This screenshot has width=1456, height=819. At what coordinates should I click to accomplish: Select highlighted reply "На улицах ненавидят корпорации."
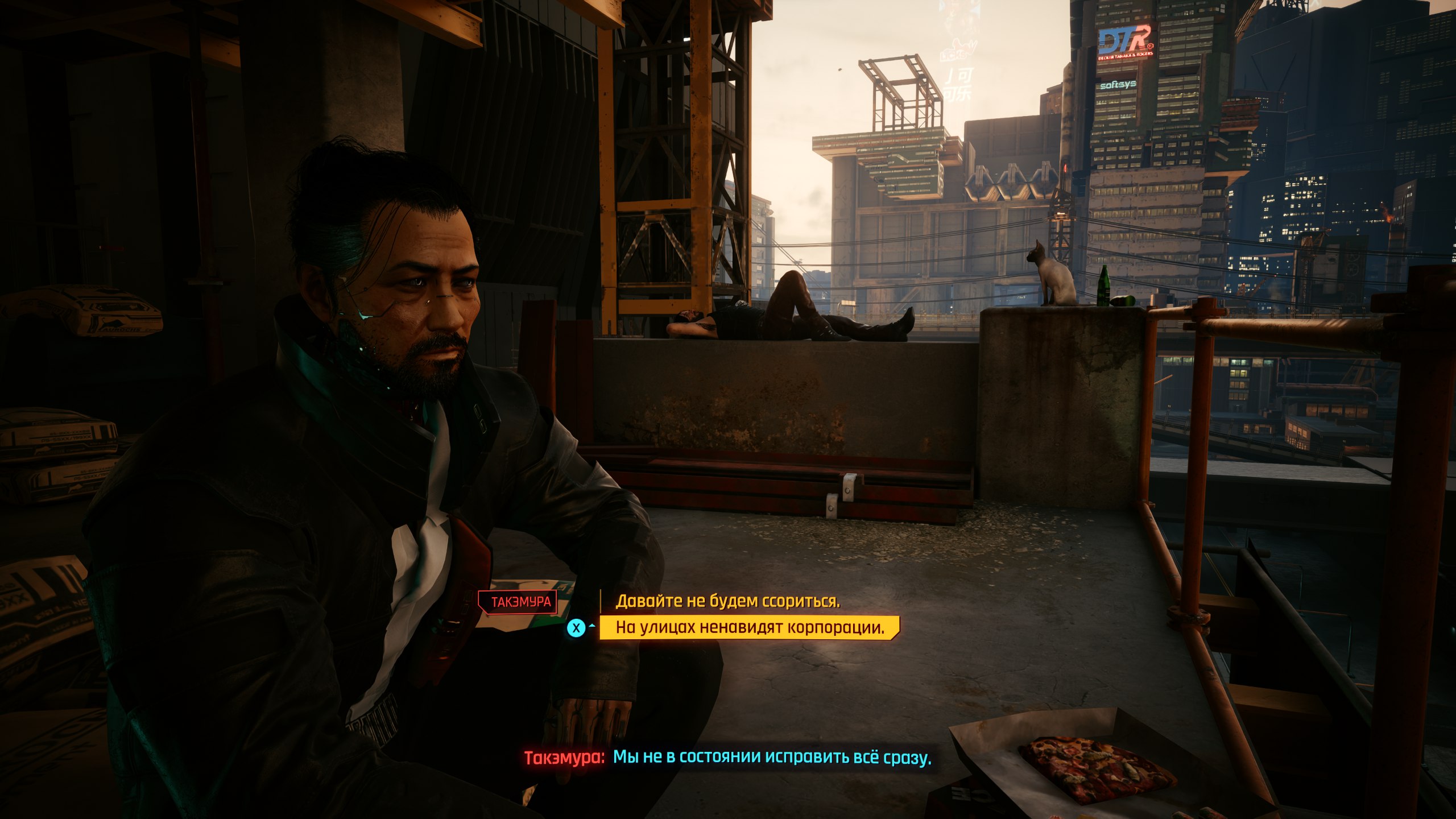[x=750, y=627]
